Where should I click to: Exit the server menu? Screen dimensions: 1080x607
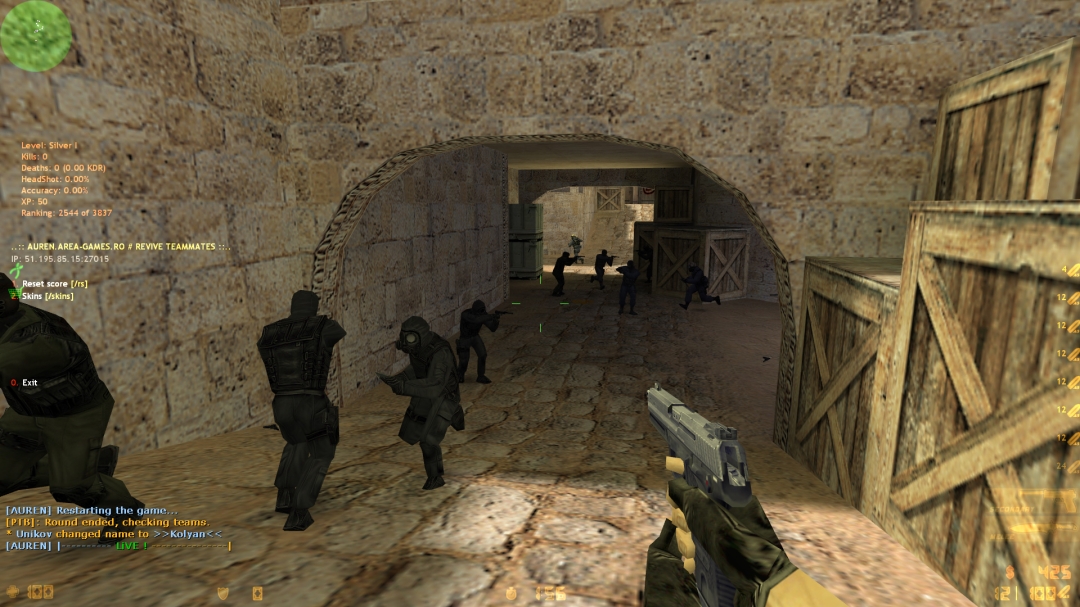point(29,383)
